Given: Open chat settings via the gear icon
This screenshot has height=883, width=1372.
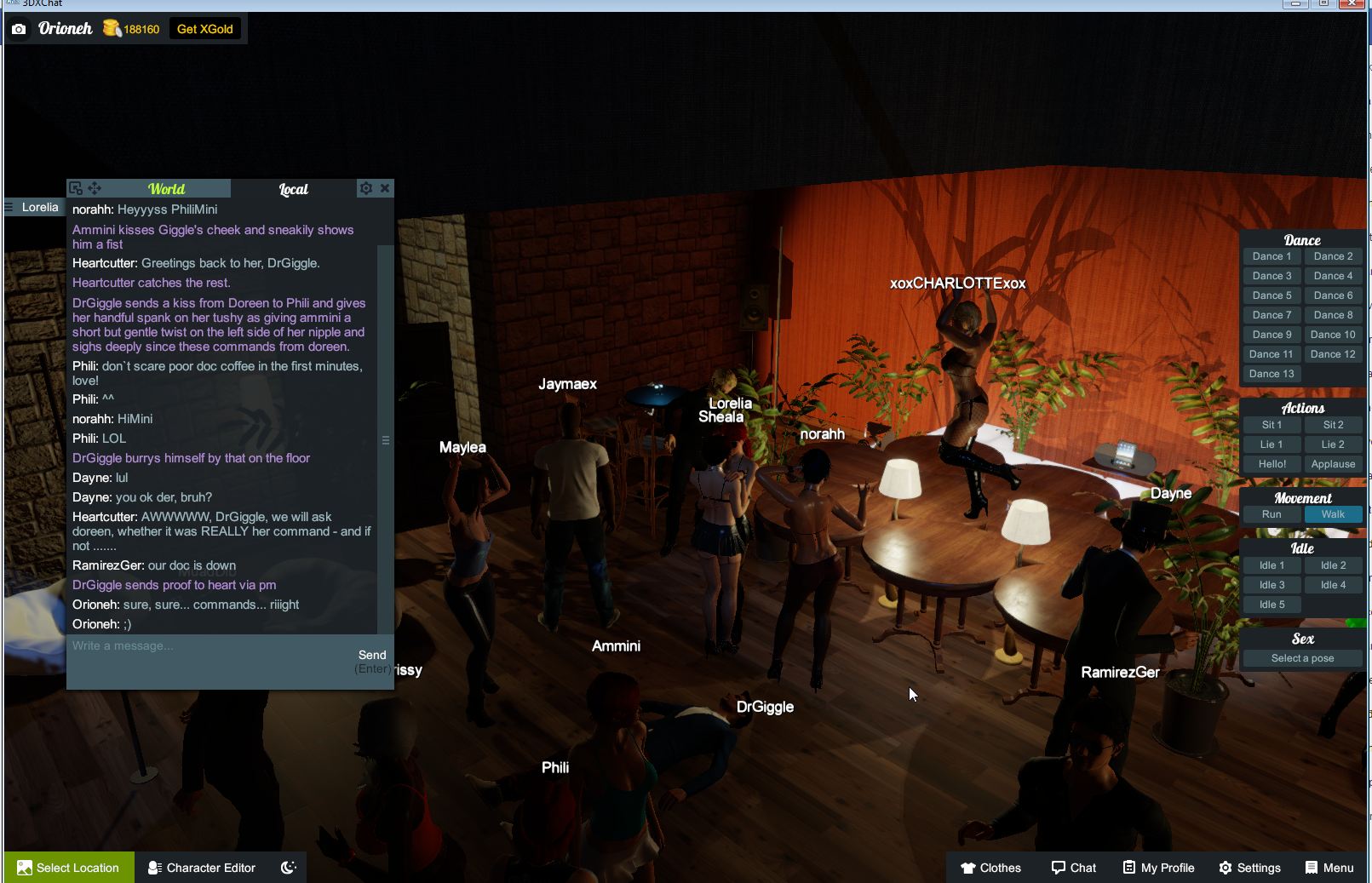Looking at the screenshot, I should [x=366, y=187].
